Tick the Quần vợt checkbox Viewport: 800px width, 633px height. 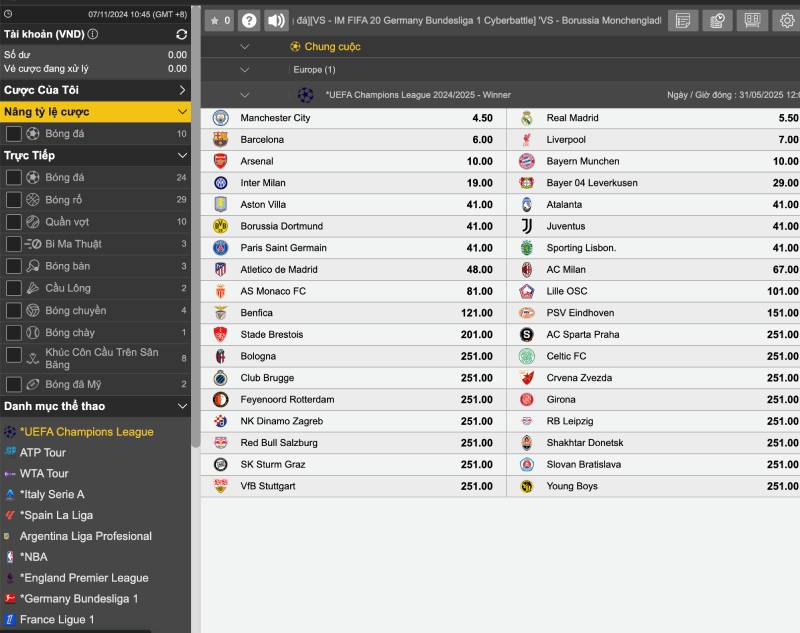(x=14, y=222)
